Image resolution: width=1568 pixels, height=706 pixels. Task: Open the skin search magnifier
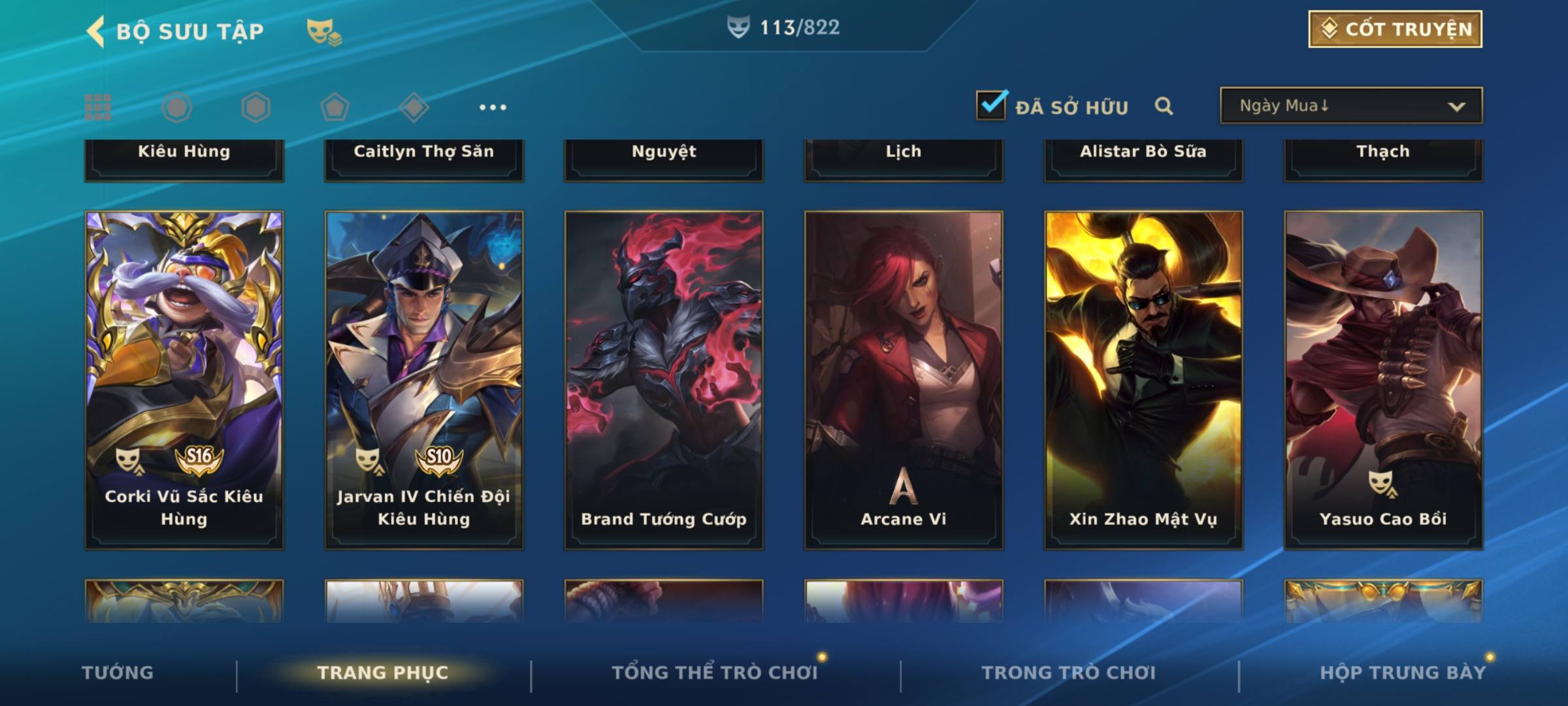1164,106
